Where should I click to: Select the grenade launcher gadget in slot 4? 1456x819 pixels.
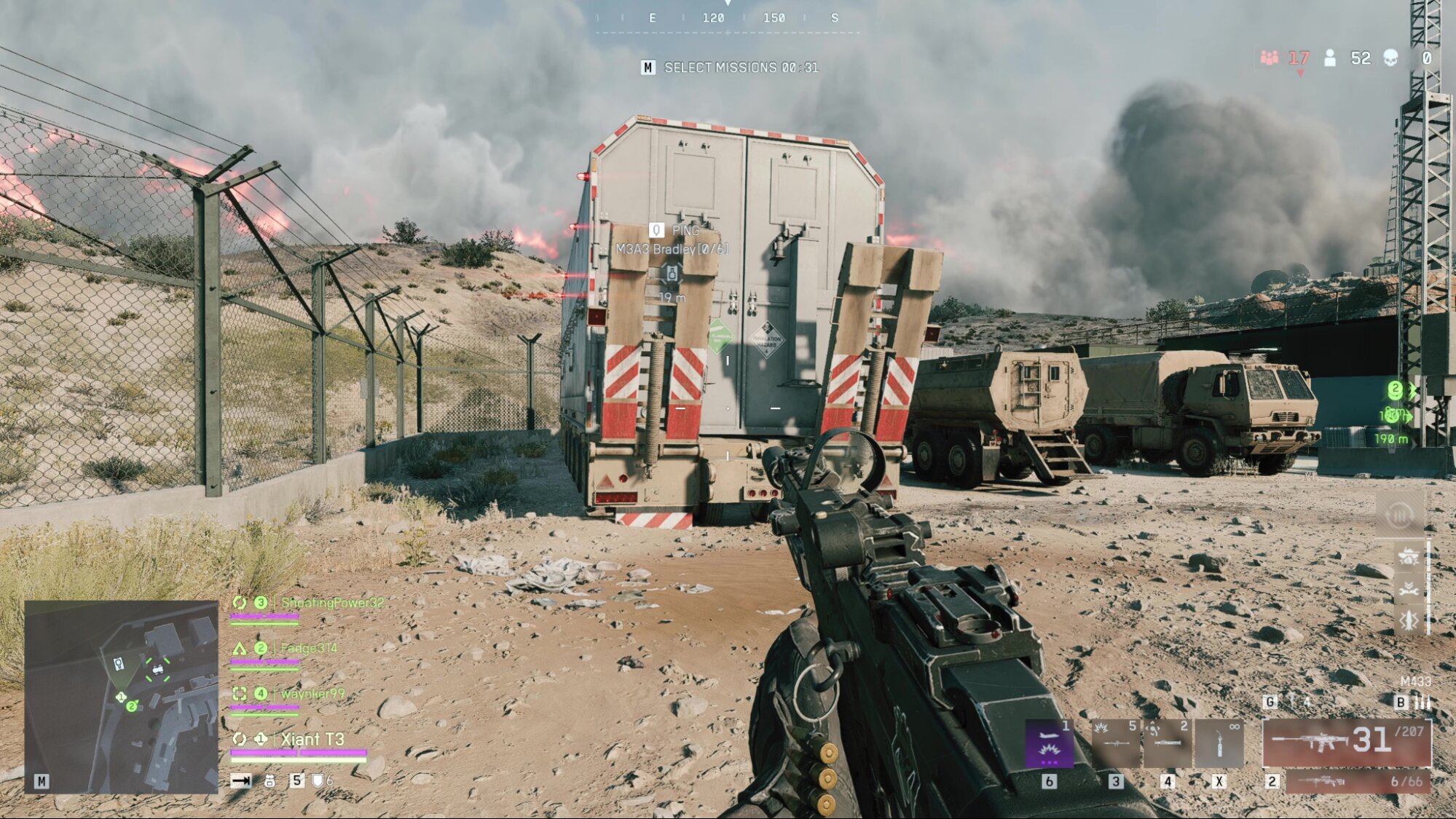pyautogui.click(x=1167, y=744)
